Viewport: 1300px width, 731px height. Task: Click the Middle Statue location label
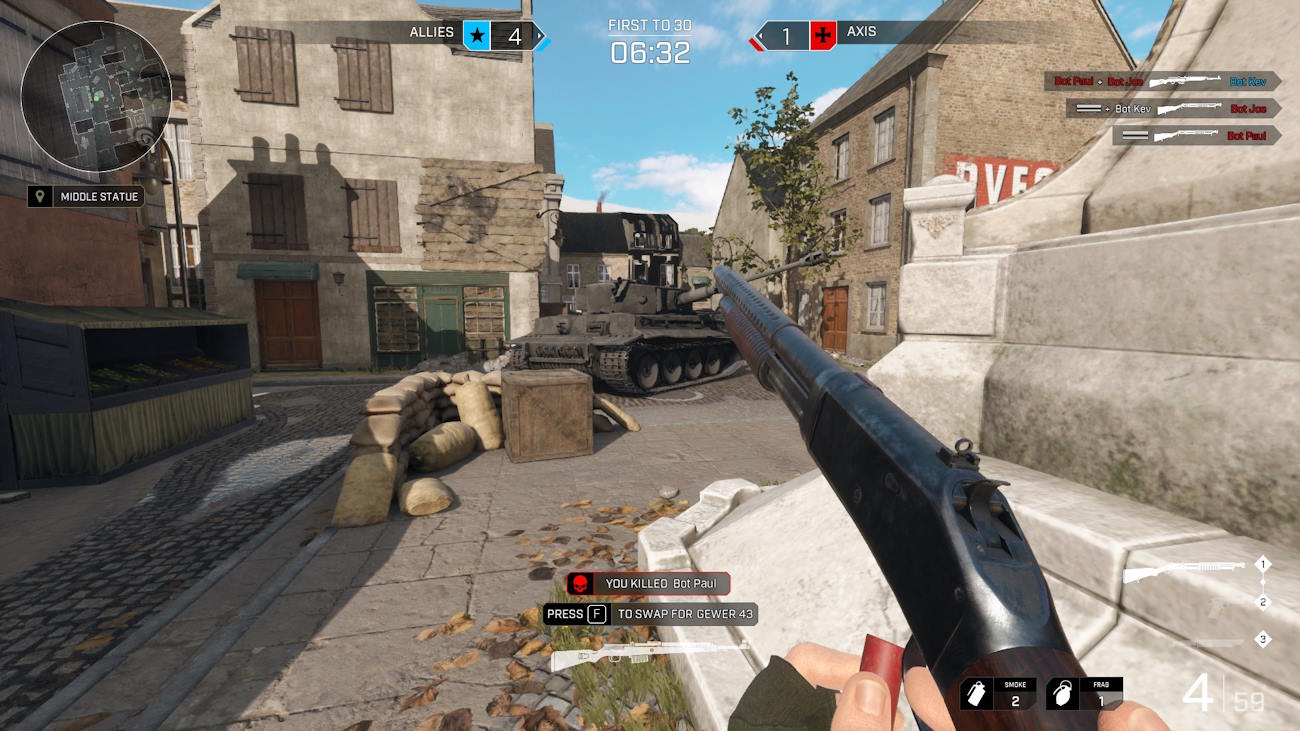click(x=86, y=197)
